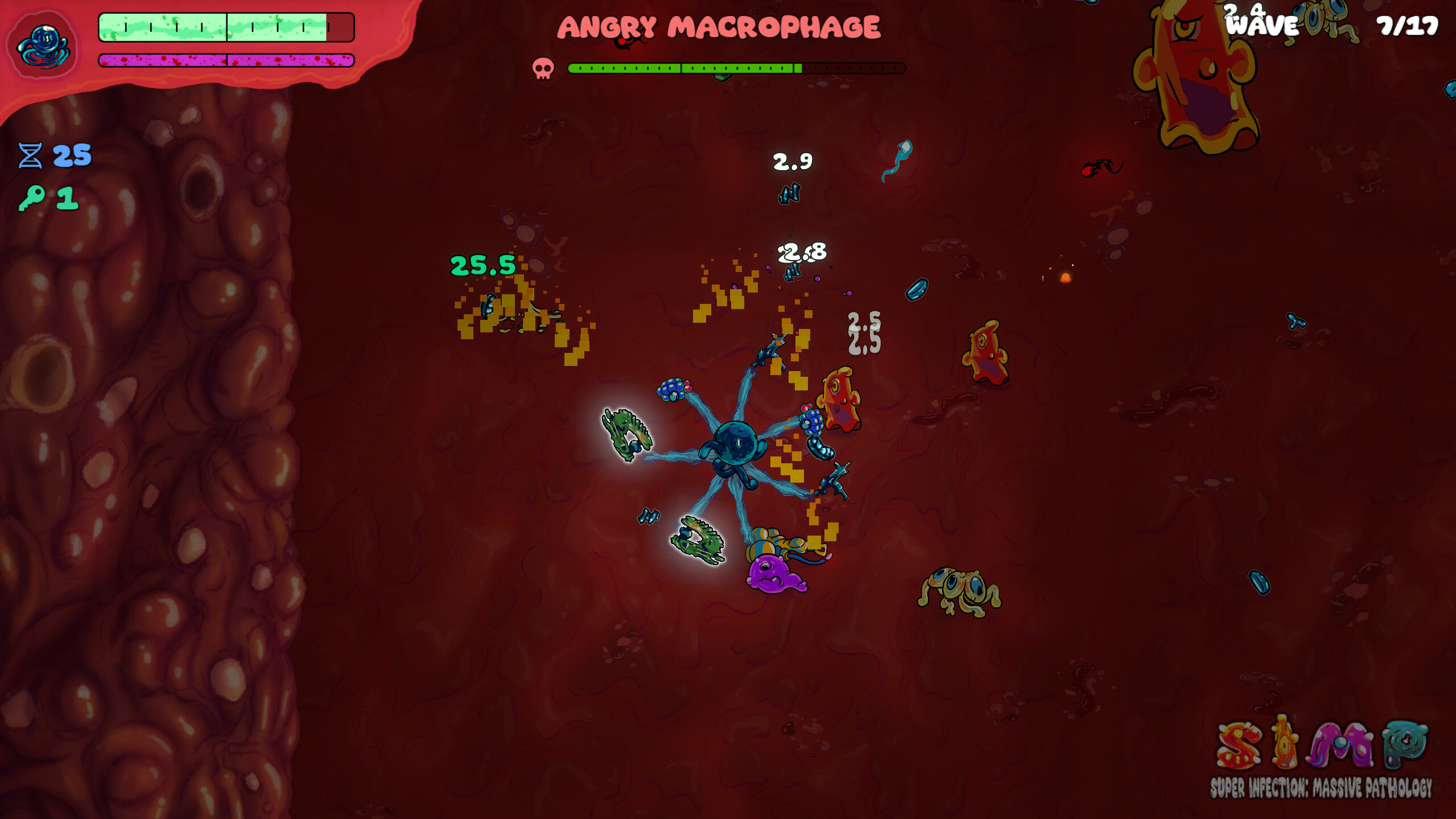The height and width of the screenshot is (819, 1456).
Task: Click the blue DNA helix counter icon
Action: coord(31,155)
